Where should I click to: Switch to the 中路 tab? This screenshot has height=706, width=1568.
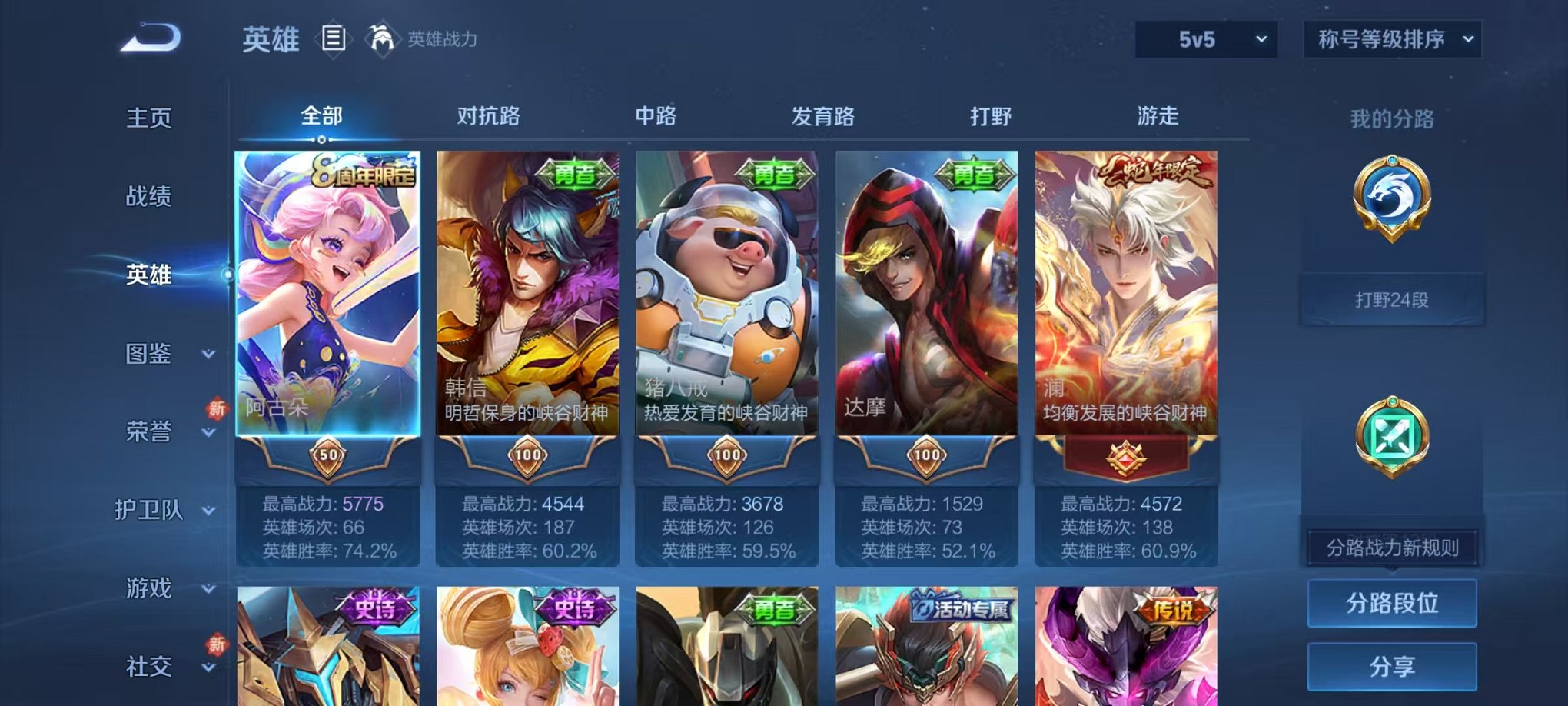pos(657,115)
